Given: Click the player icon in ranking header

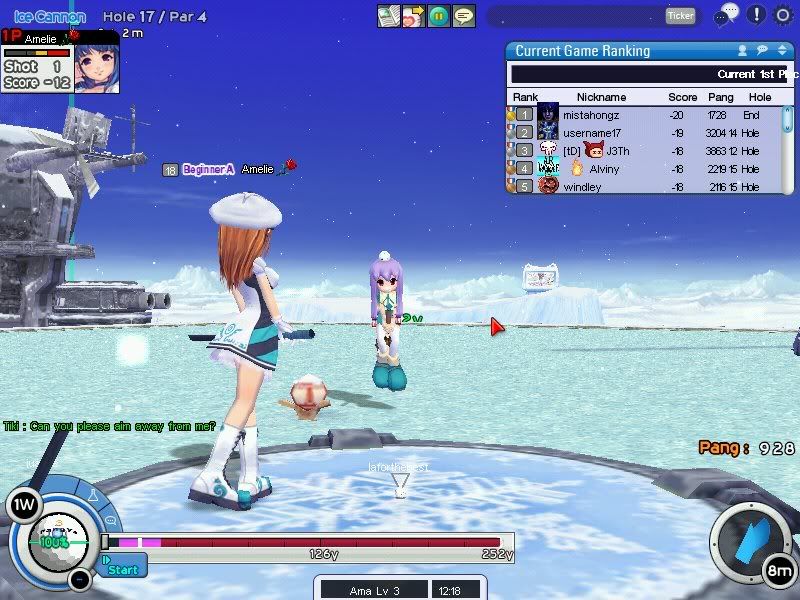Looking at the screenshot, I should (x=742, y=51).
